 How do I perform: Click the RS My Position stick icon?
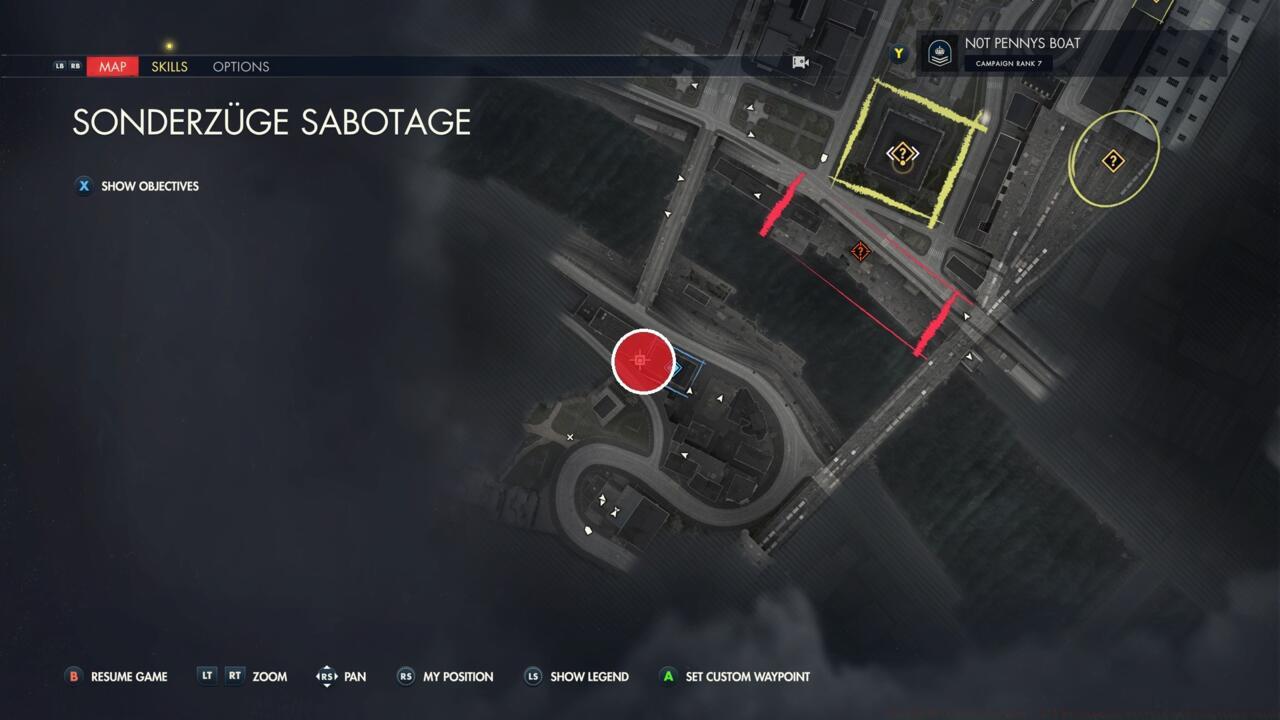(x=405, y=677)
